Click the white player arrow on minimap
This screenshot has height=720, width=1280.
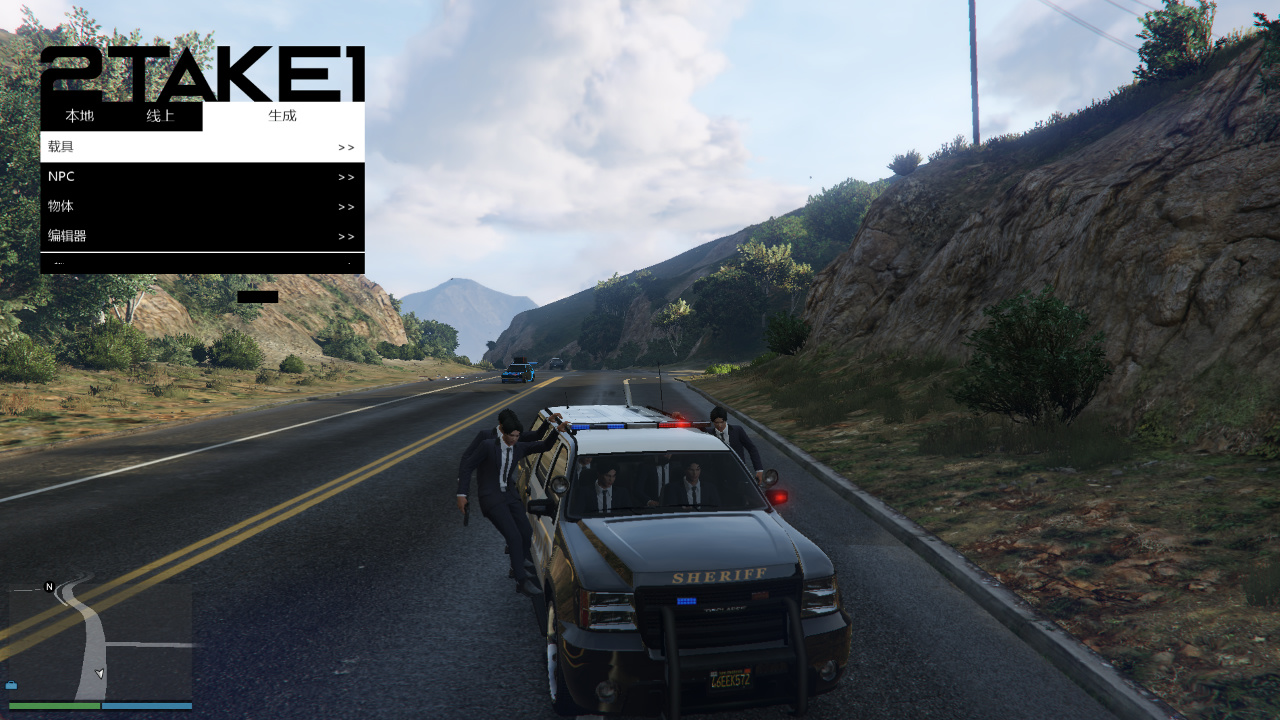click(x=97, y=673)
